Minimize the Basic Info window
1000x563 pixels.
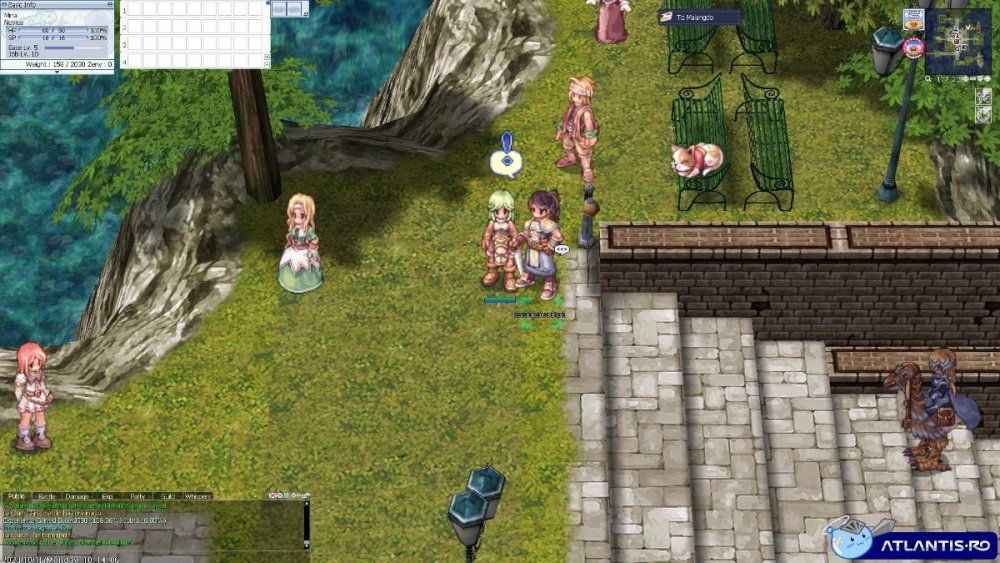[x=108, y=4]
